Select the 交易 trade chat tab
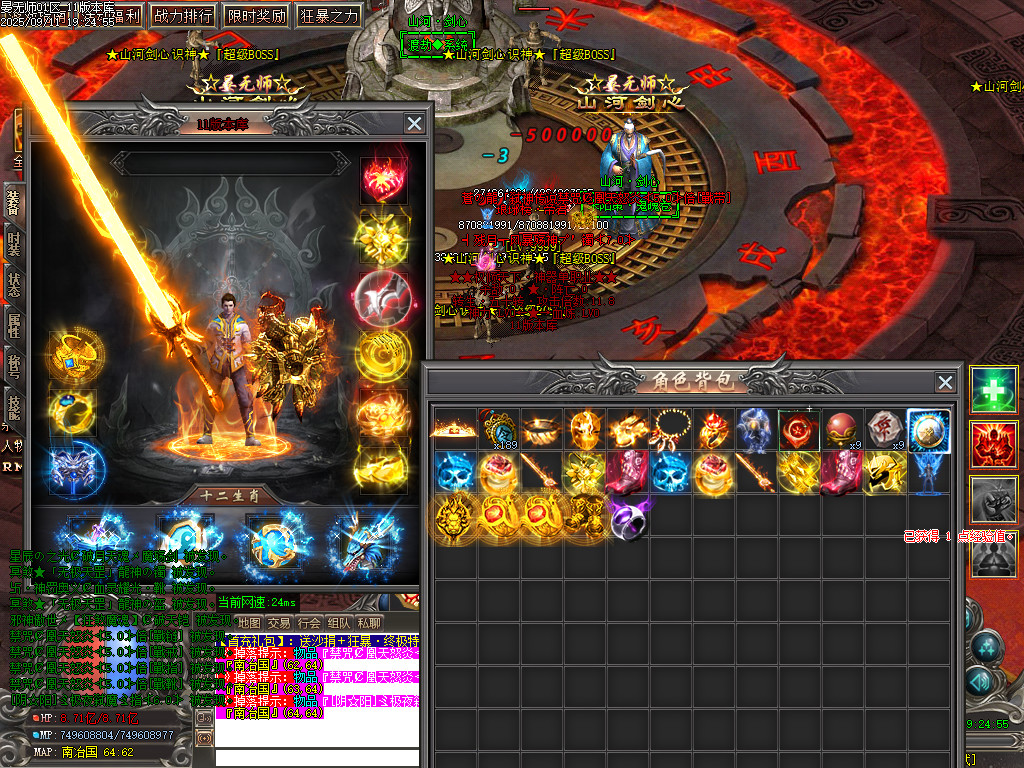Image resolution: width=1024 pixels, height=768 pixels. pyautogui.click(x=279, y=622)
